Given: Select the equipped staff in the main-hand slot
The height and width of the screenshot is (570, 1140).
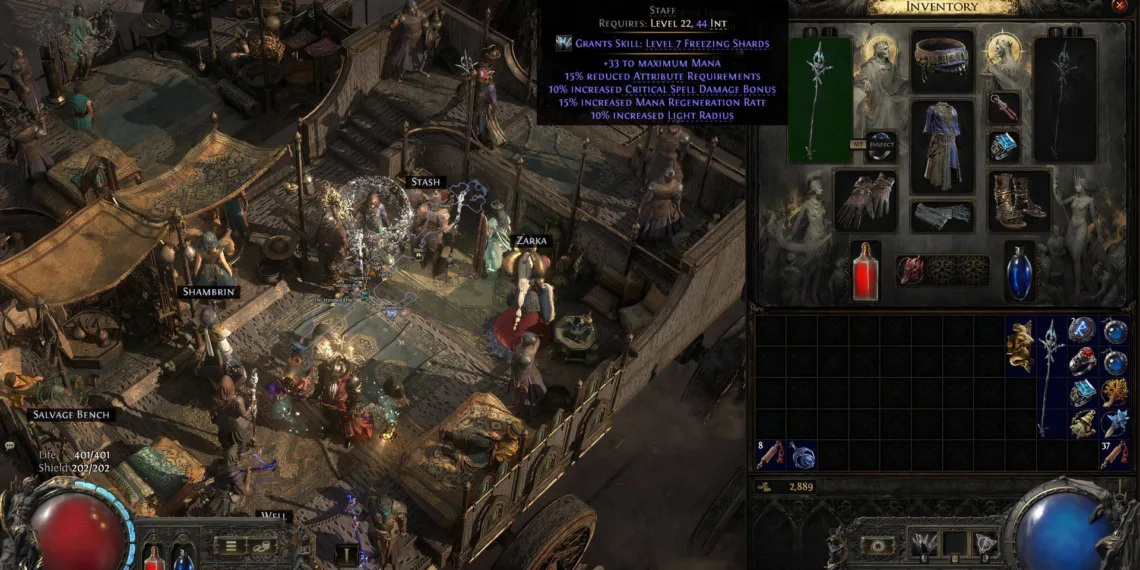Looking at the screenshot, I should coord(820,99).
